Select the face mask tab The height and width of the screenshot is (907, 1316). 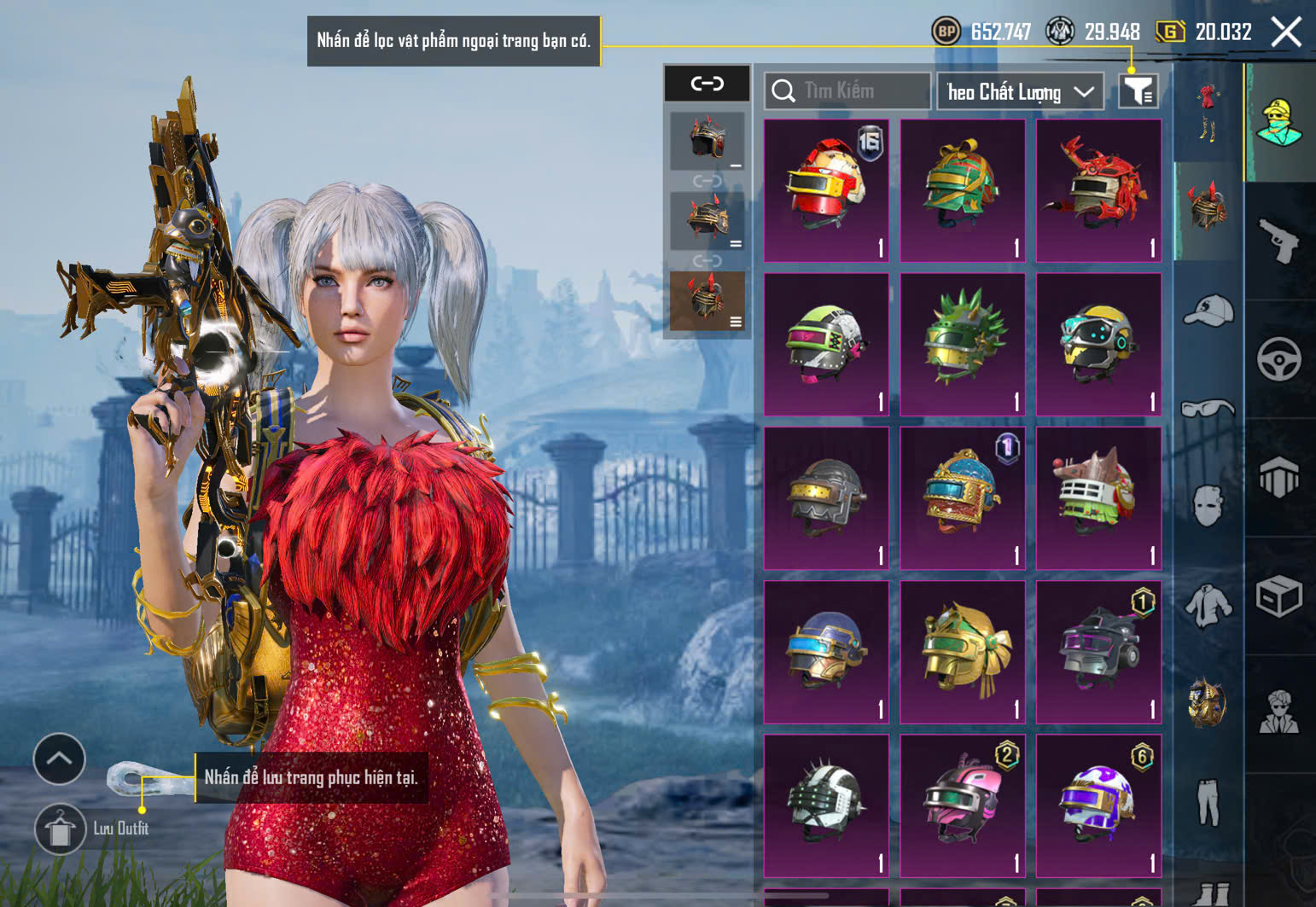point(1208,505)
